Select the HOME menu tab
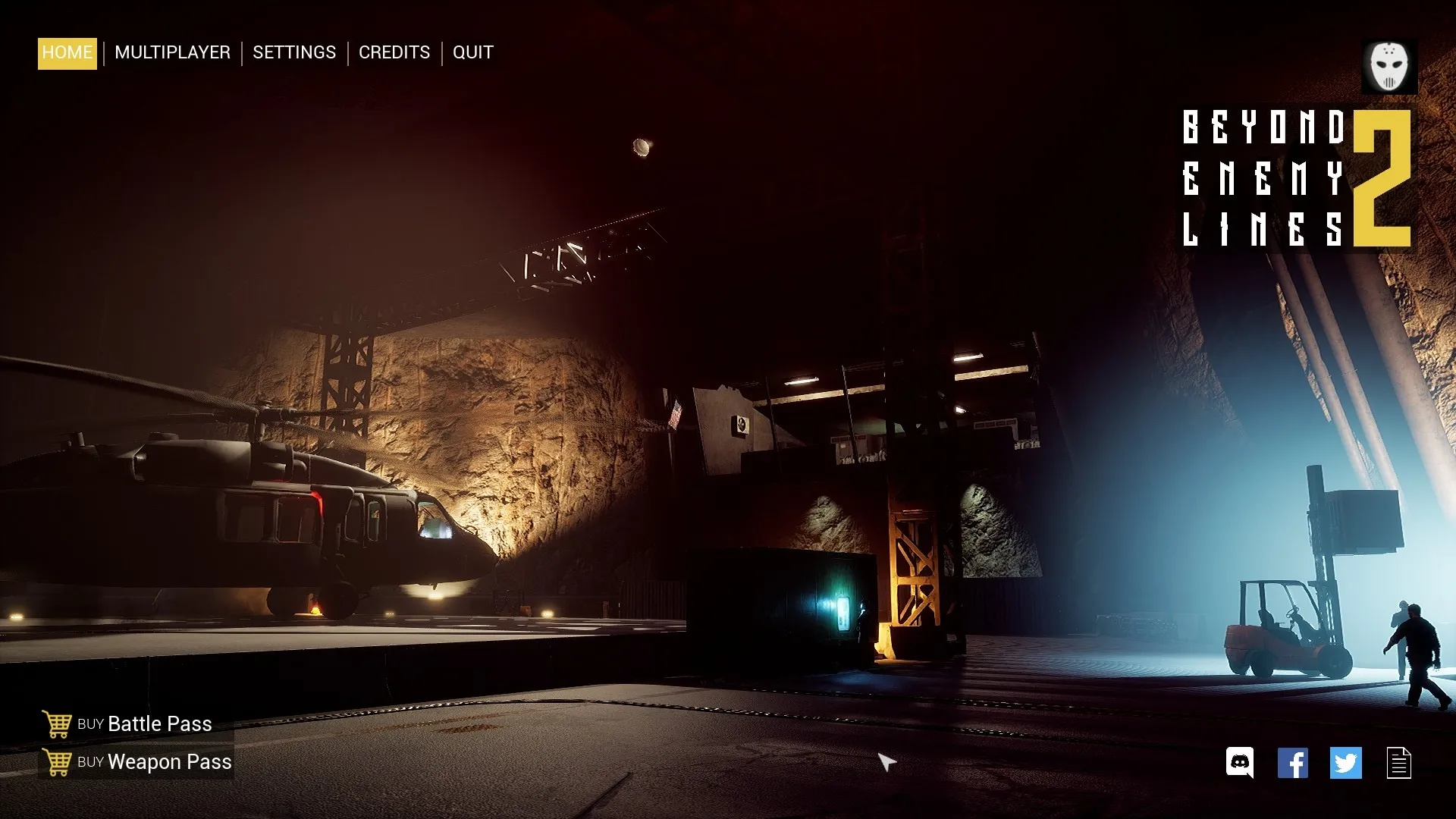Screen dimensions: 1456x819 [x=67, y=53]
